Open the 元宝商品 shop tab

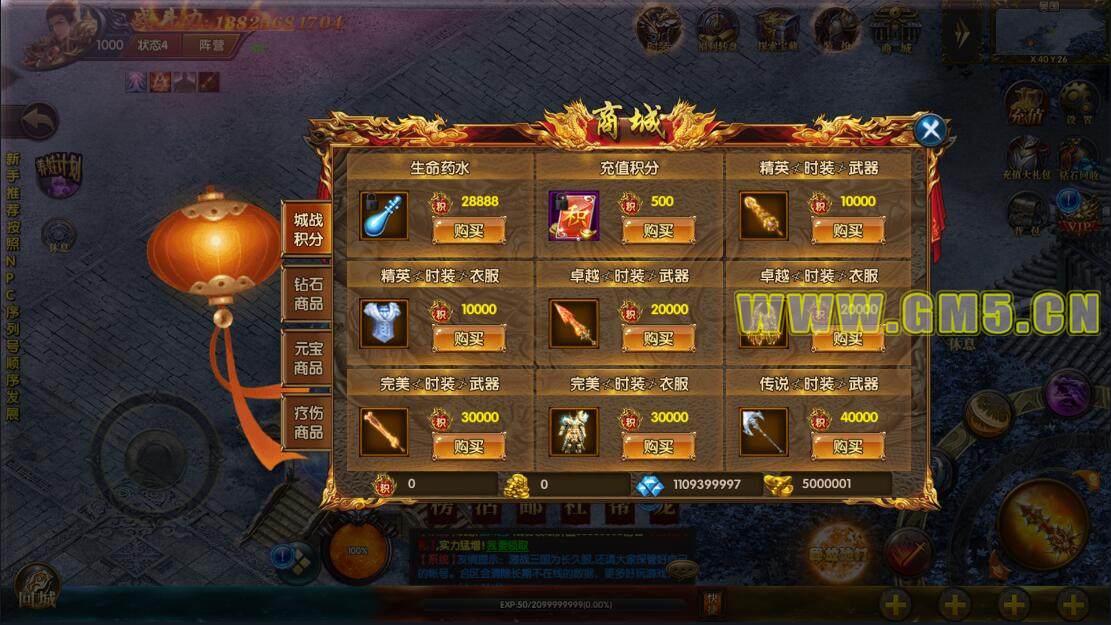tap(308, 357)
